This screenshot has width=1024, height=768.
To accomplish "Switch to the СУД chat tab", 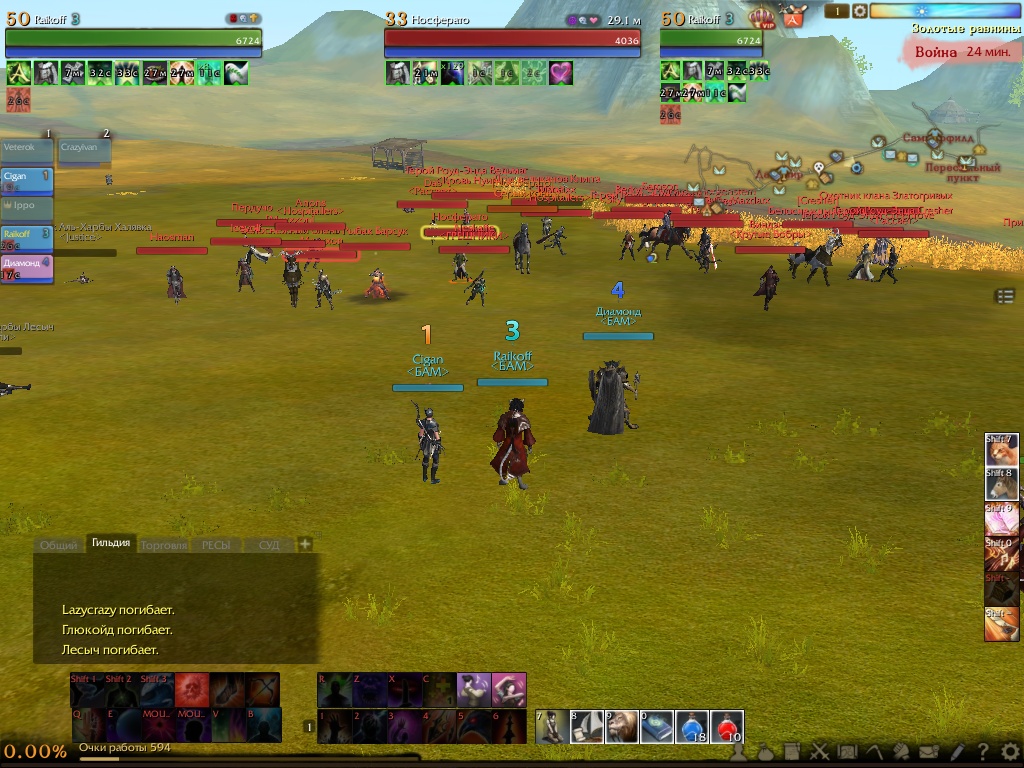I will coord(269,545).
